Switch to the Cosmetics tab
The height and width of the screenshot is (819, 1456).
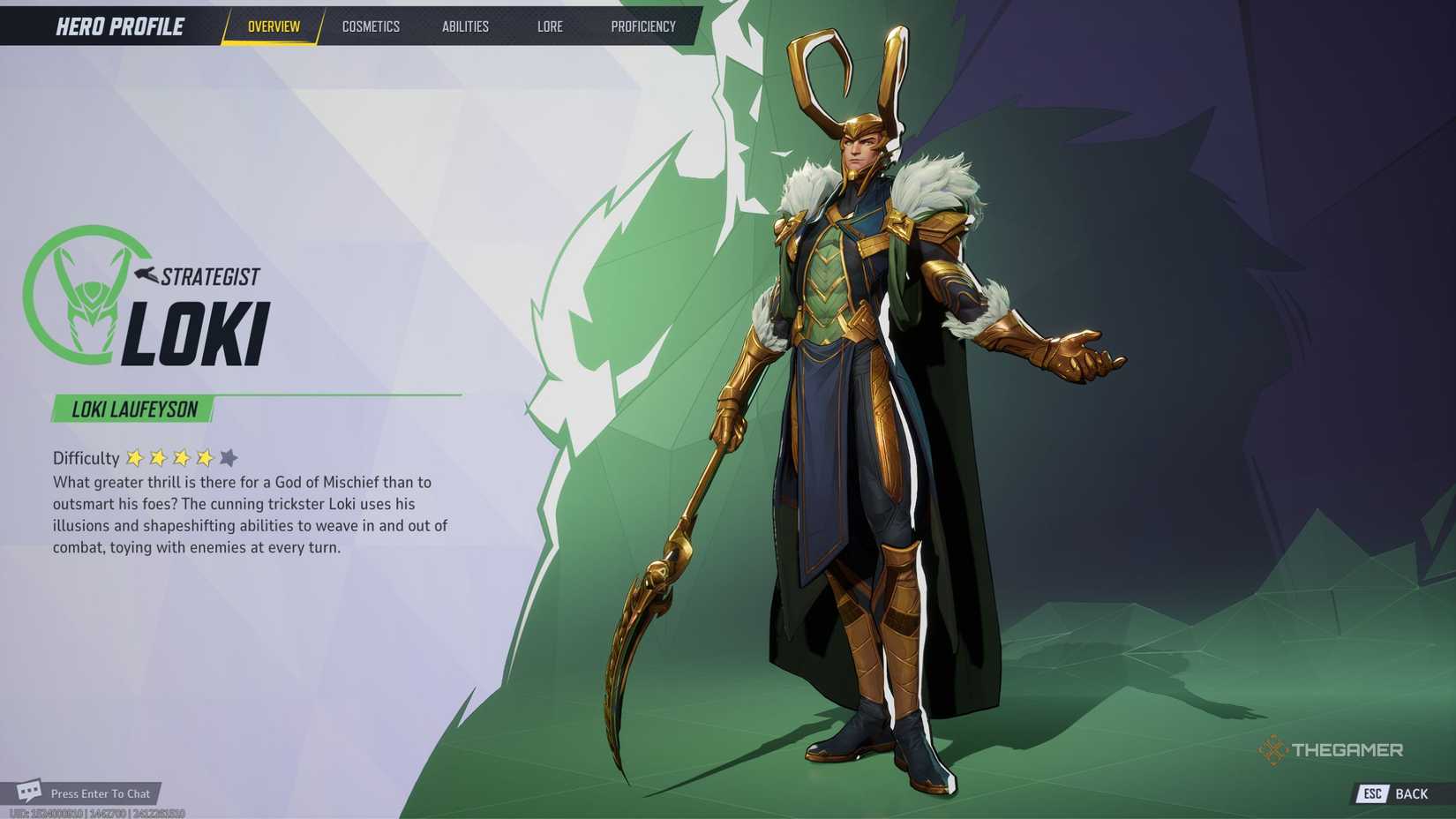point(371,26)
